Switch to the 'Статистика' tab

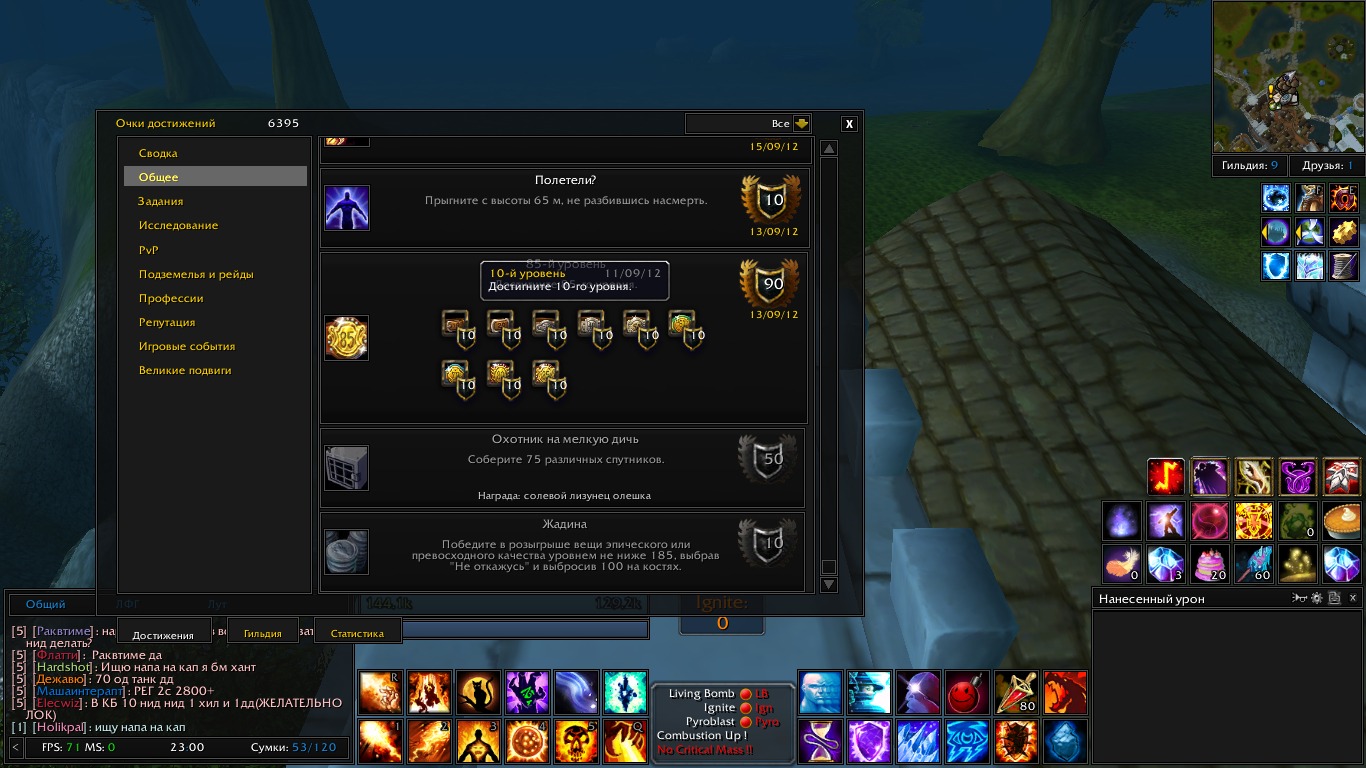[x=357, y=633]
